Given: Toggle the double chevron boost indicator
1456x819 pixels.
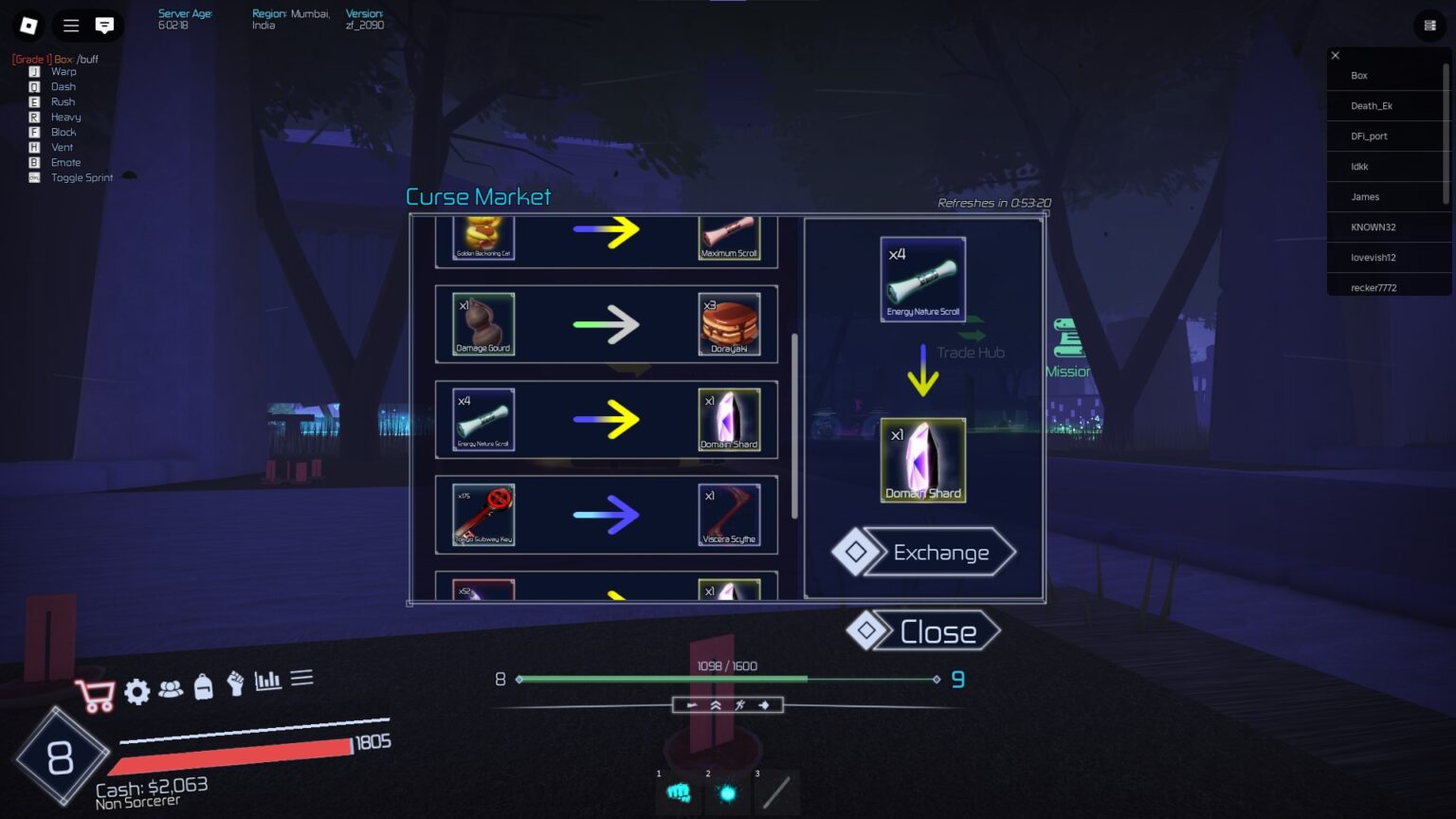Looking at the screenshot, I should coord(713,704).
